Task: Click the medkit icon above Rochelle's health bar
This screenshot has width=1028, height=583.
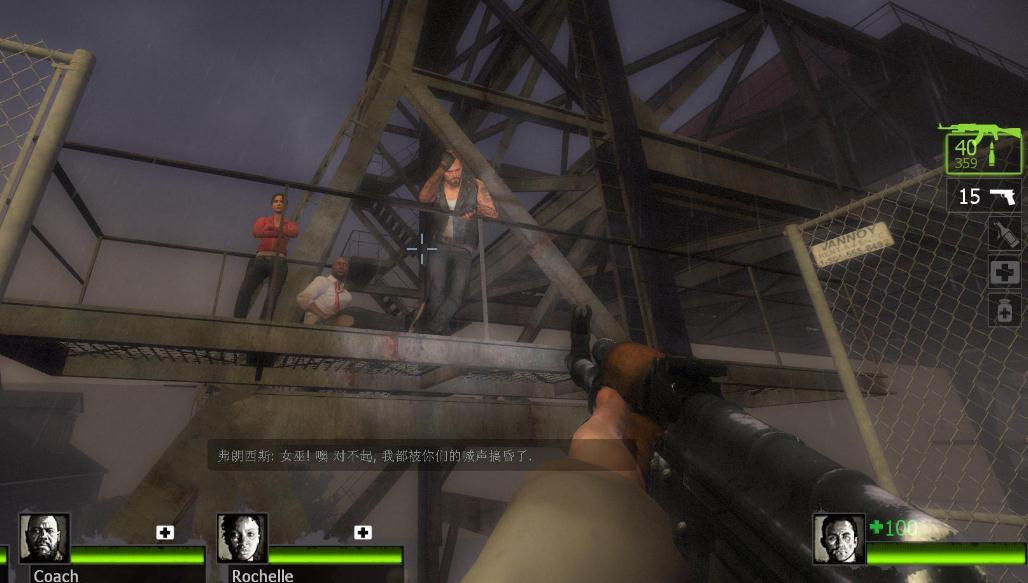Action: tap(363, 533)
